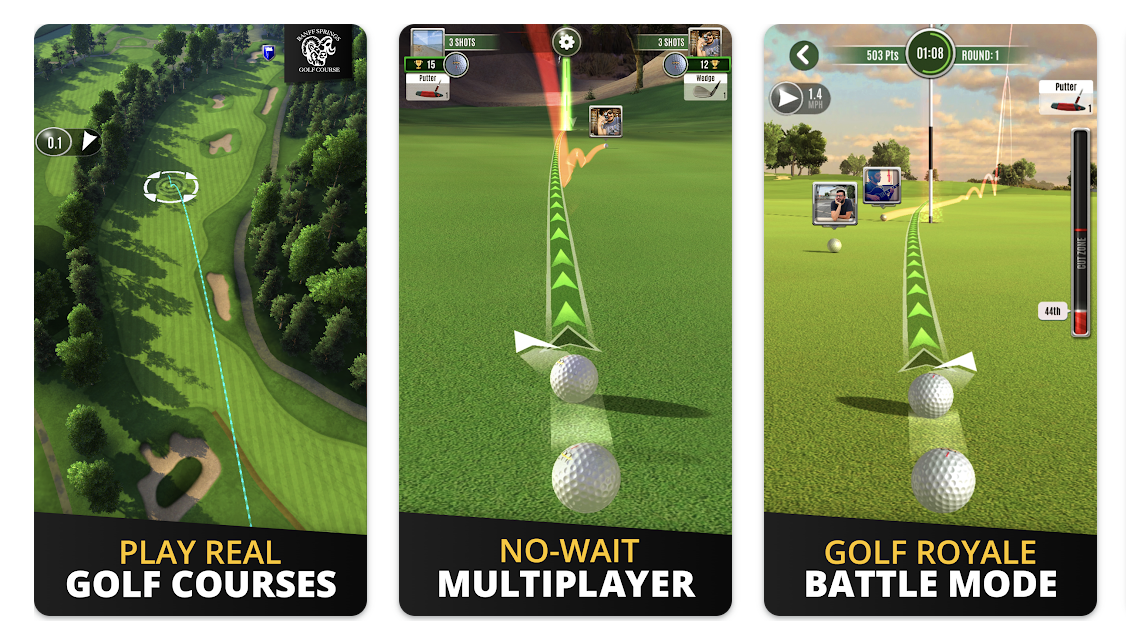
Task: Select the Putter club card in the multiplayer match
Action: point(427,87)
